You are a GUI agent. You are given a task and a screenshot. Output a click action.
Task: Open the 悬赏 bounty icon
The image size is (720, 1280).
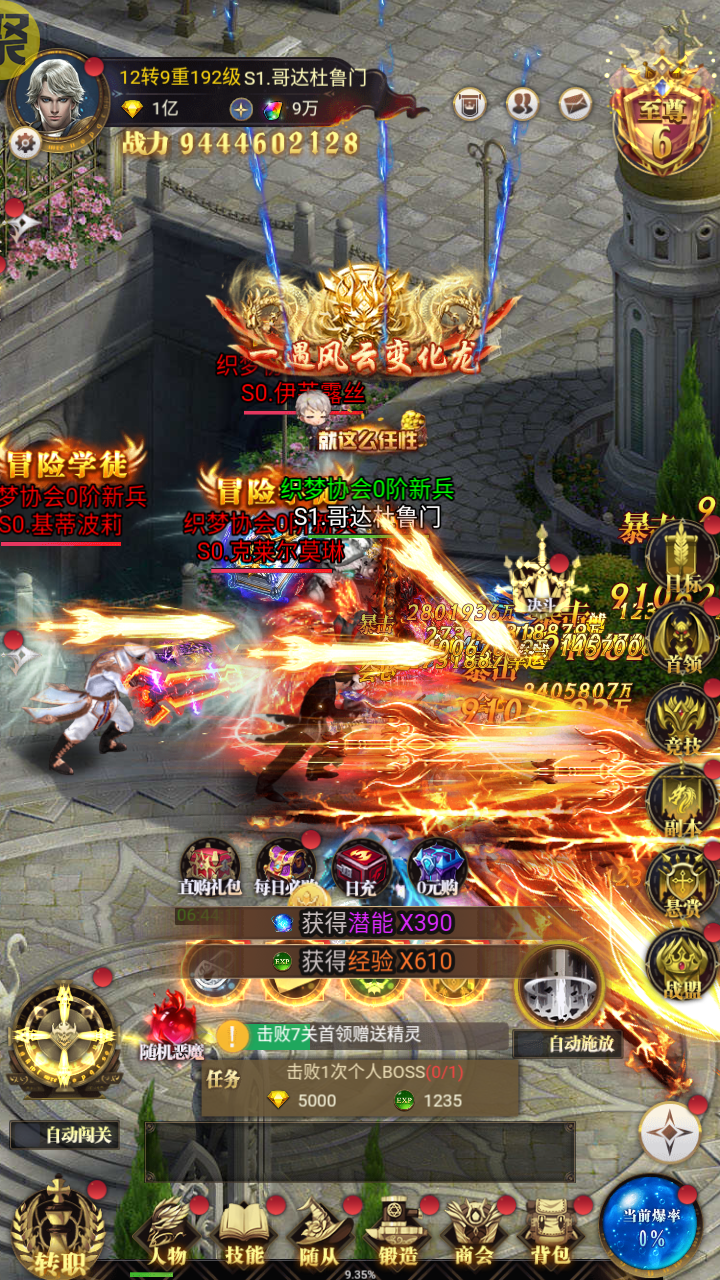(681, 880)
